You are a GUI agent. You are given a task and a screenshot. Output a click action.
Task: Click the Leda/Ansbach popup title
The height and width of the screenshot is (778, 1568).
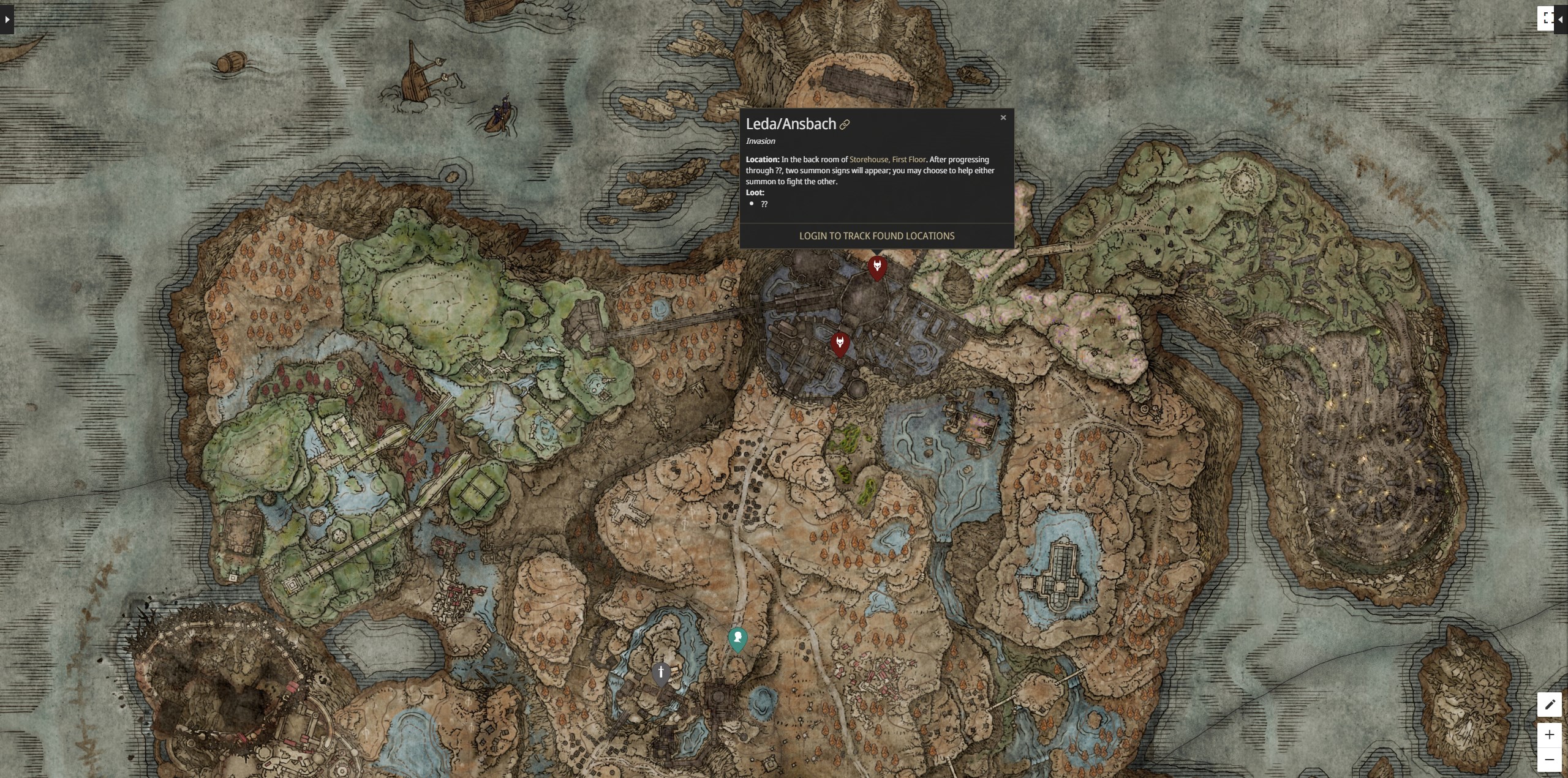coord(791,124)
